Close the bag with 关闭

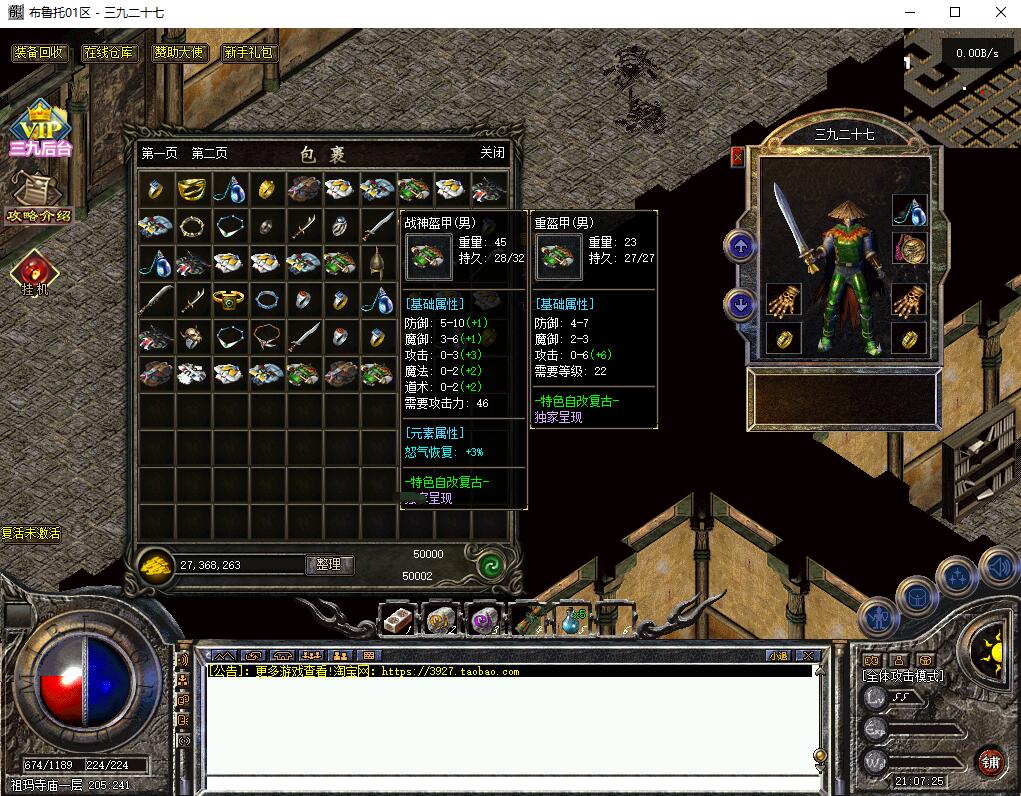point(492,153)
